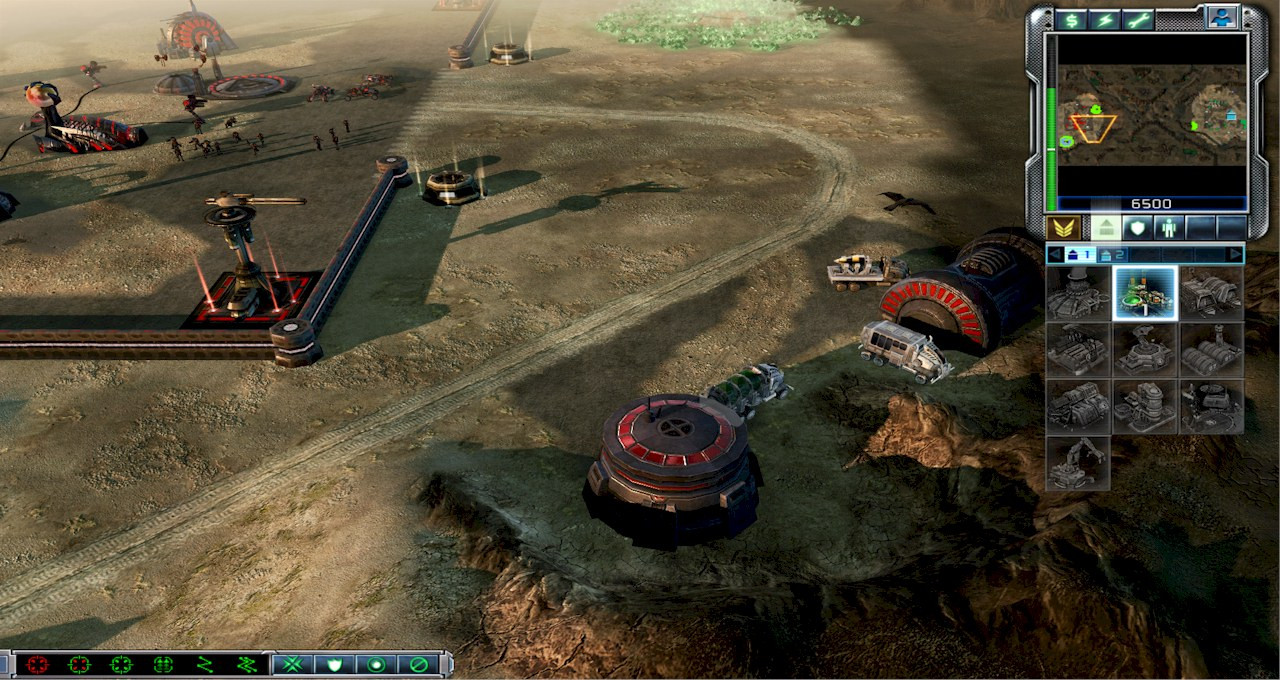Set the shield guard stance button
This screenshot has width=1280, height=680.
click(x=334, y=664)
